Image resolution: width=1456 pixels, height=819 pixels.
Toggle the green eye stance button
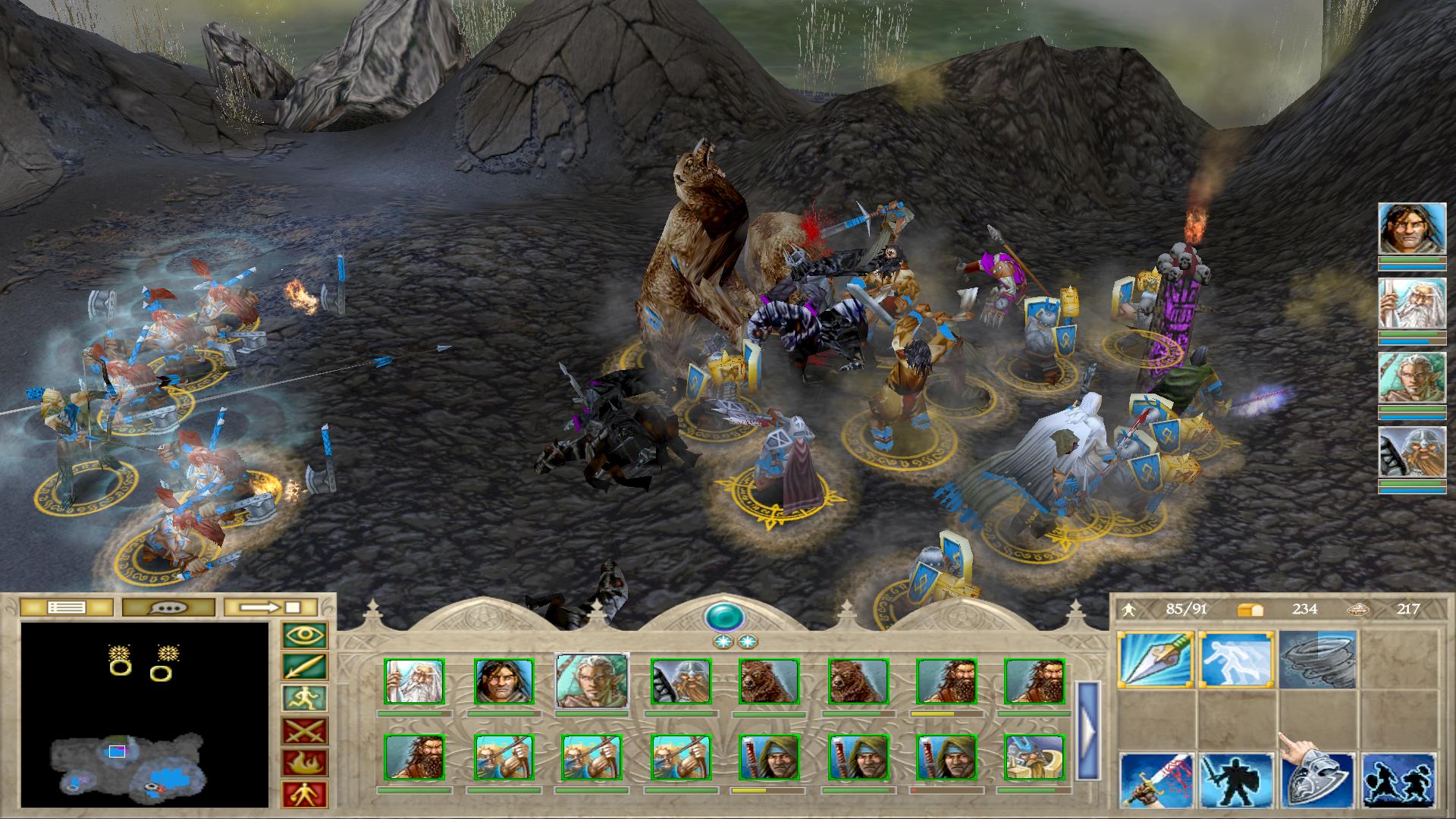tap(305, 635)
